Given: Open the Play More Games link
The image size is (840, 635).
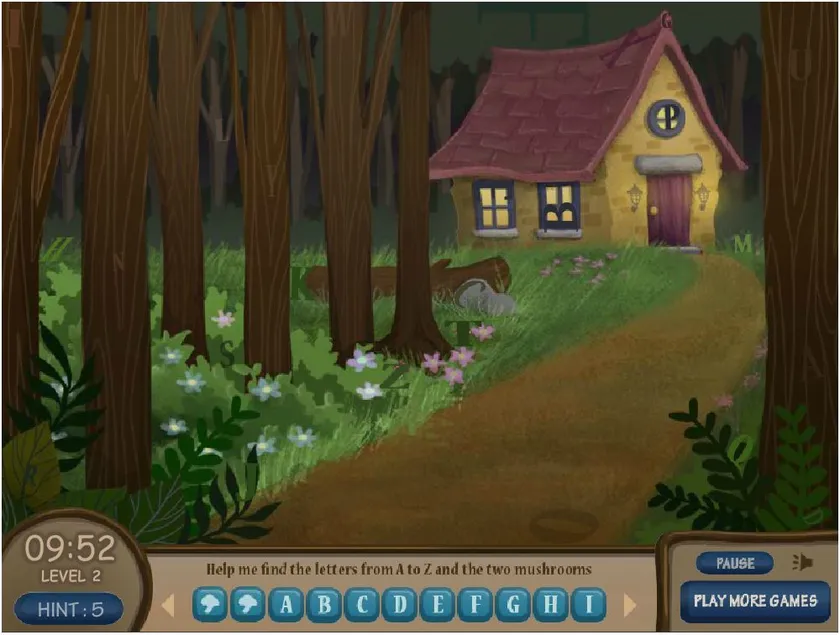Looking at the screenshot, I should pyautogui.click(x=756, y=600).
